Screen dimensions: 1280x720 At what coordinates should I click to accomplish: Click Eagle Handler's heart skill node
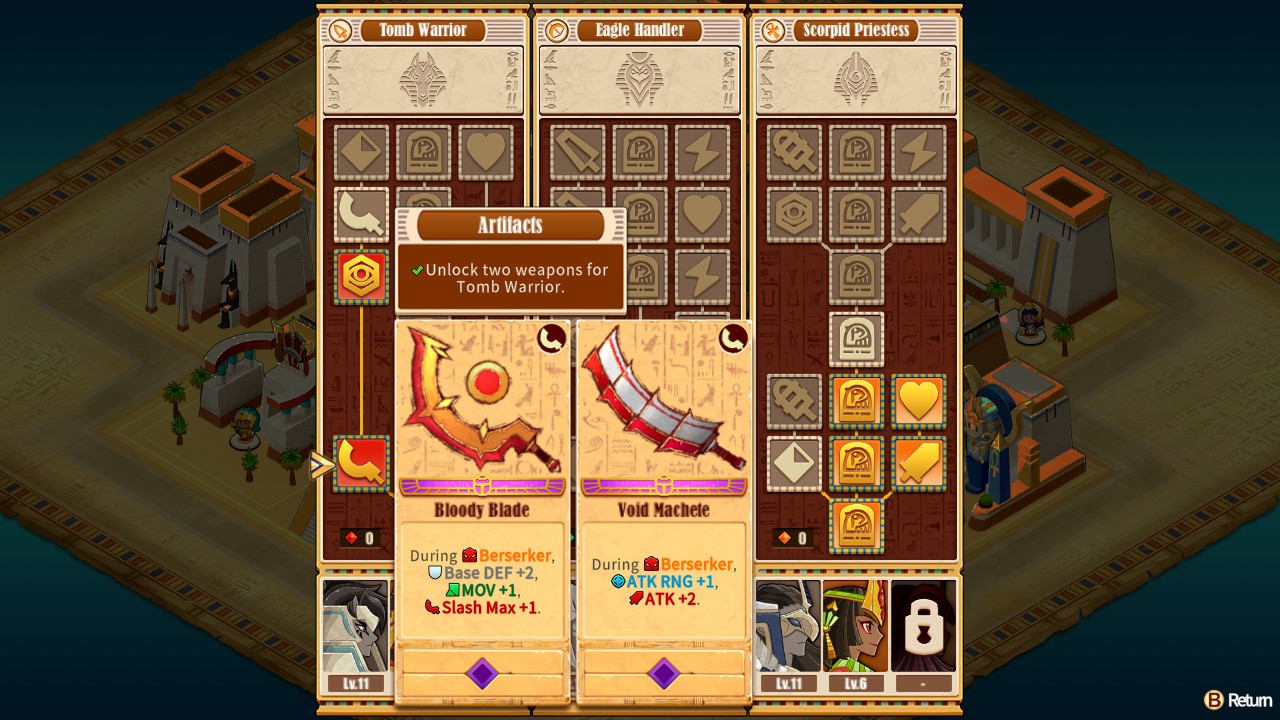pos(703,215)
